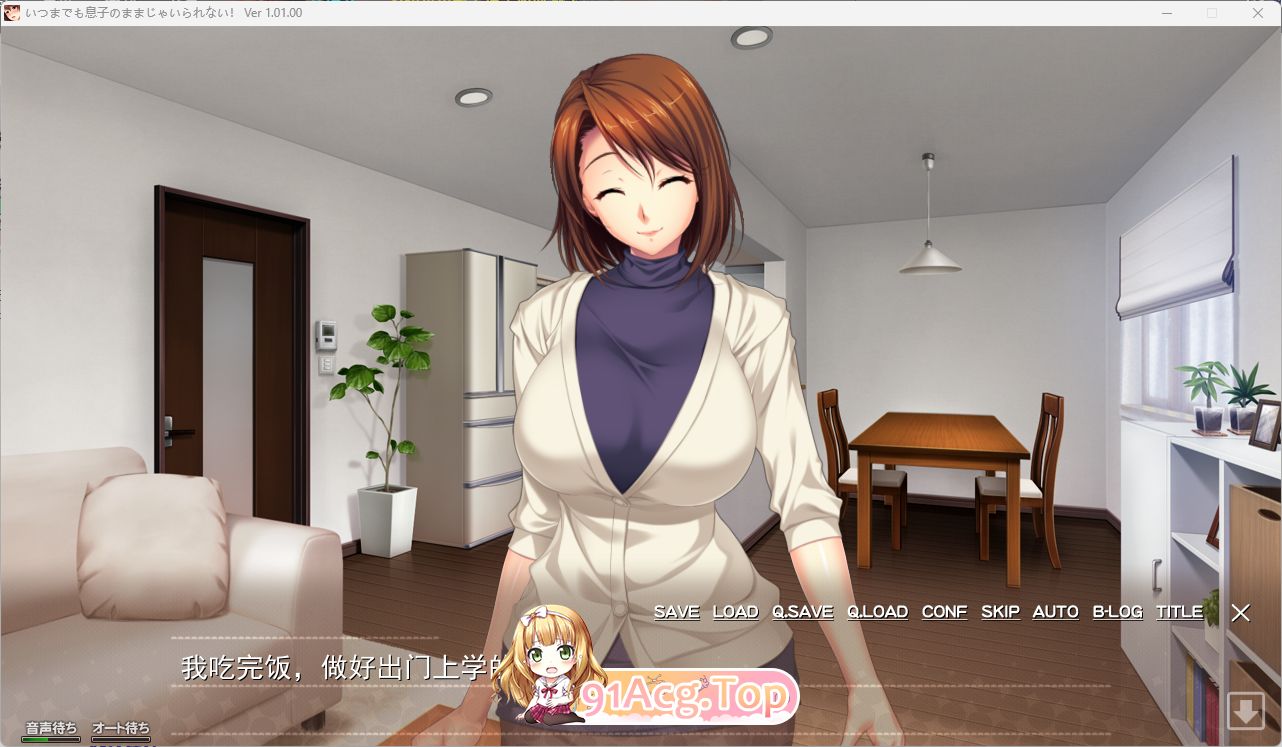The height and width of the screenshot is (747, 1282).
Task: Quick save with Q.SAVE
Action: tap(802, 612)
